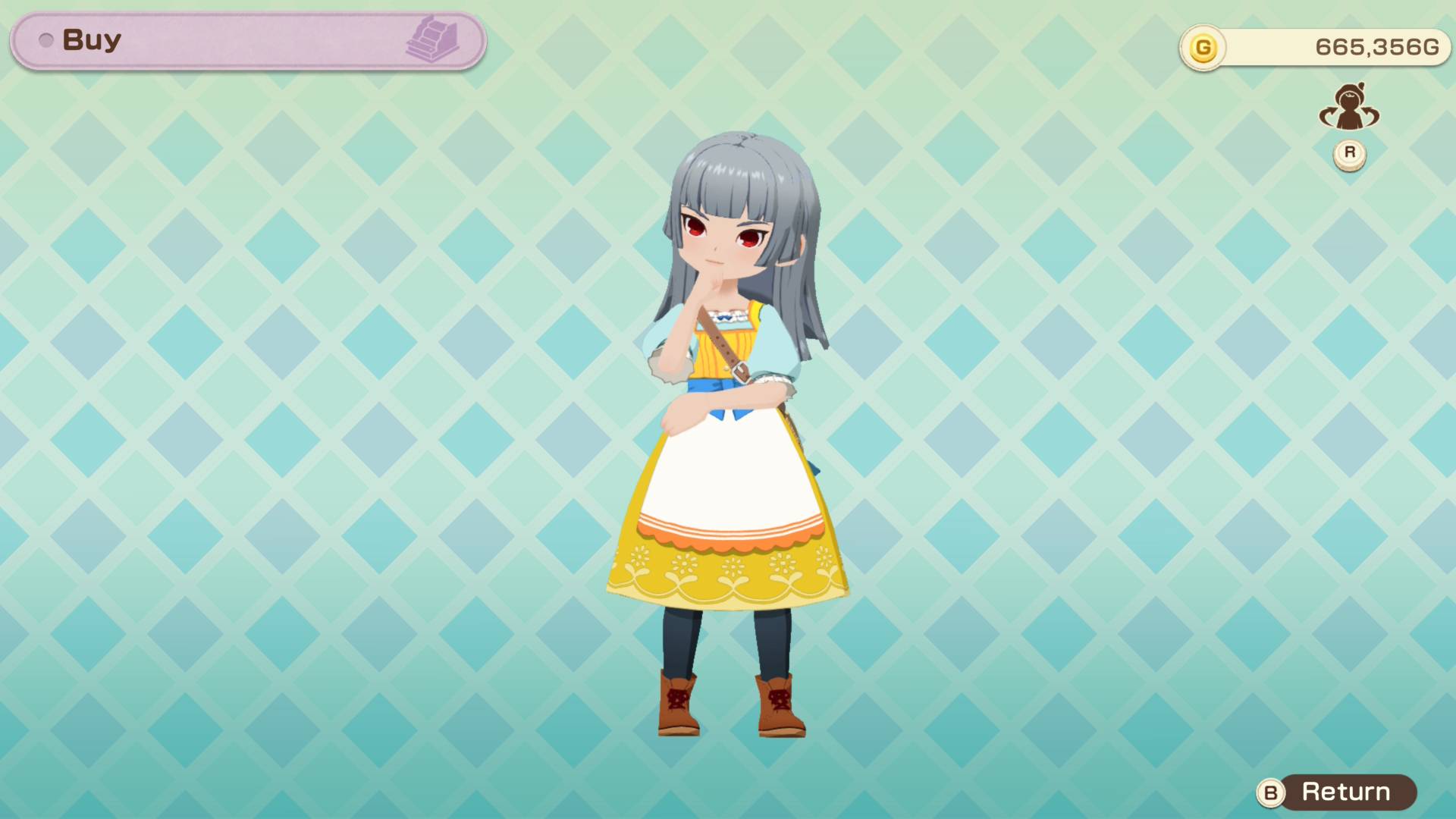The height and width of the screenshot is (819, 1456).
Task: Rotate the character with the rotate icon
Action: point(1349,109)
